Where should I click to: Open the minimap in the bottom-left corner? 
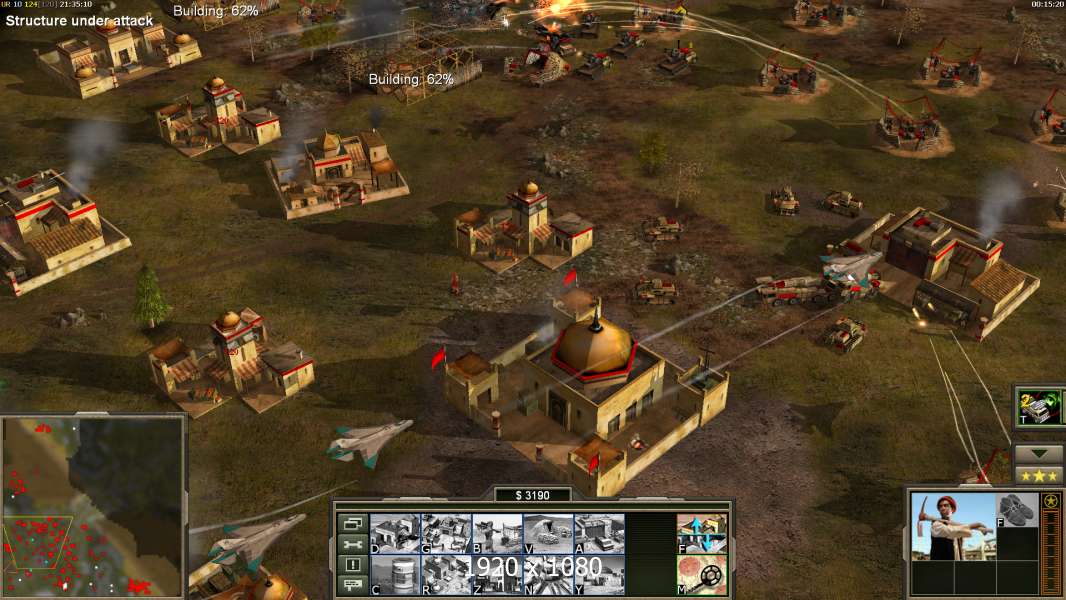(x=93, y=504)
